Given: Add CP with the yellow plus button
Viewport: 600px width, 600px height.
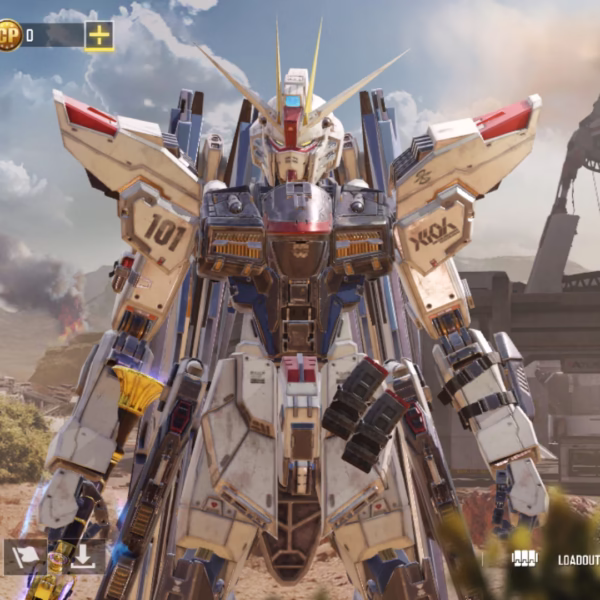Looking at the screenshot, I should [99, 36].
